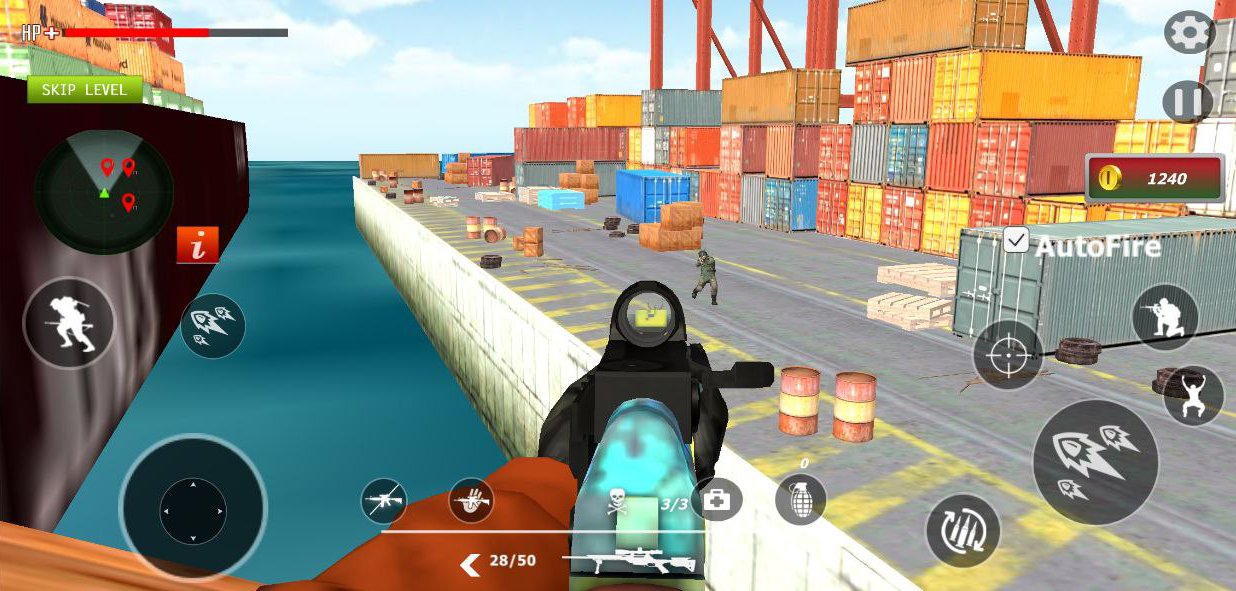Pause the game

coord(1188,102)
